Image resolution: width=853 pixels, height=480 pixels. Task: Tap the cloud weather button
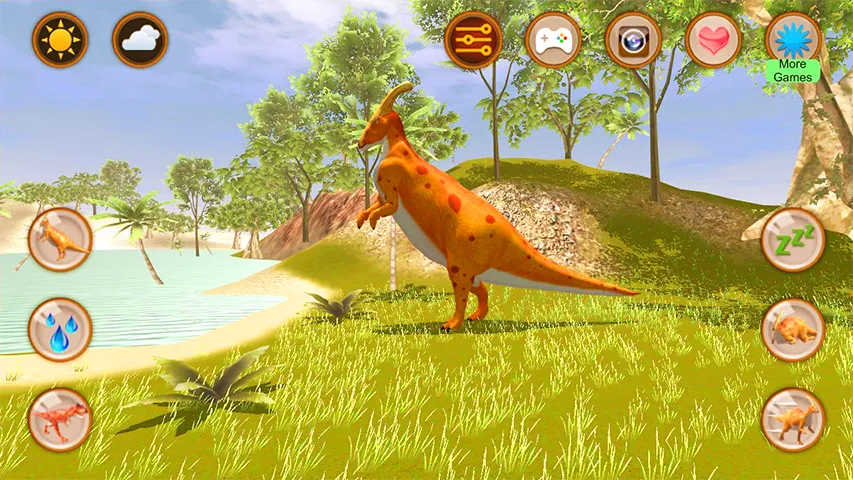140,40
